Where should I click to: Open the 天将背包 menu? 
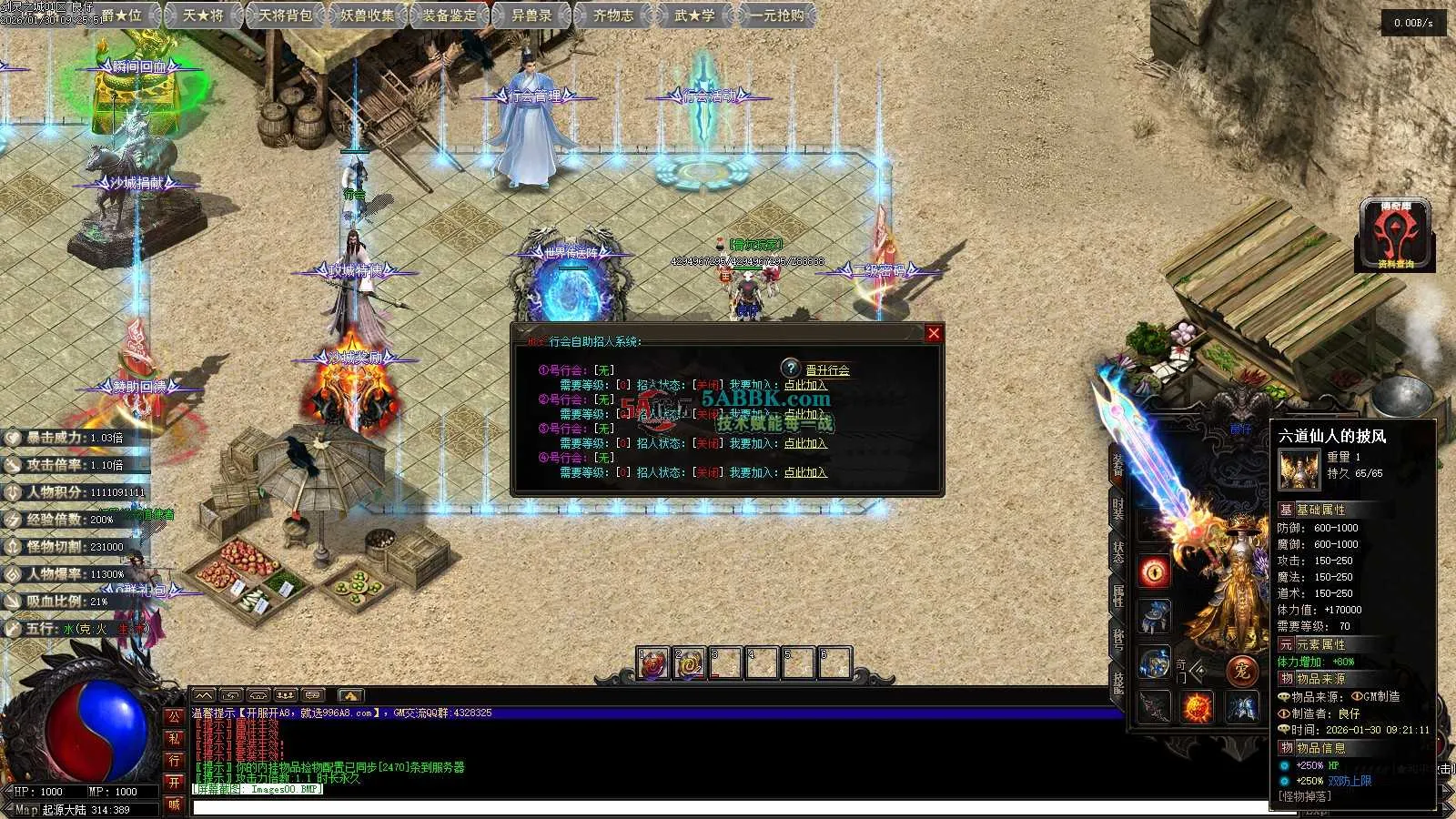(x=285, y=15)
